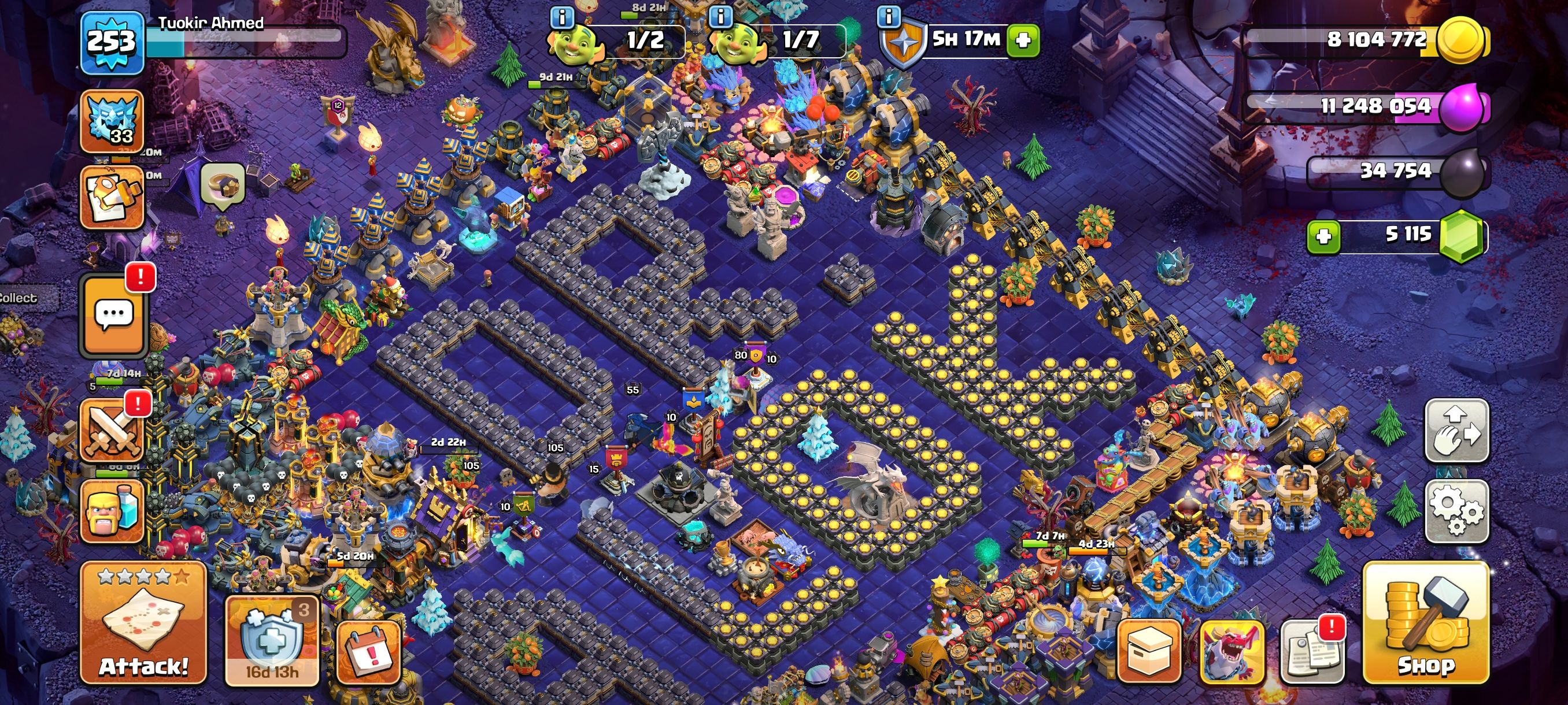Viewport: 1568px width, 705px height.
Task: Tap the Attack! map button
Action: coord(143,622)
